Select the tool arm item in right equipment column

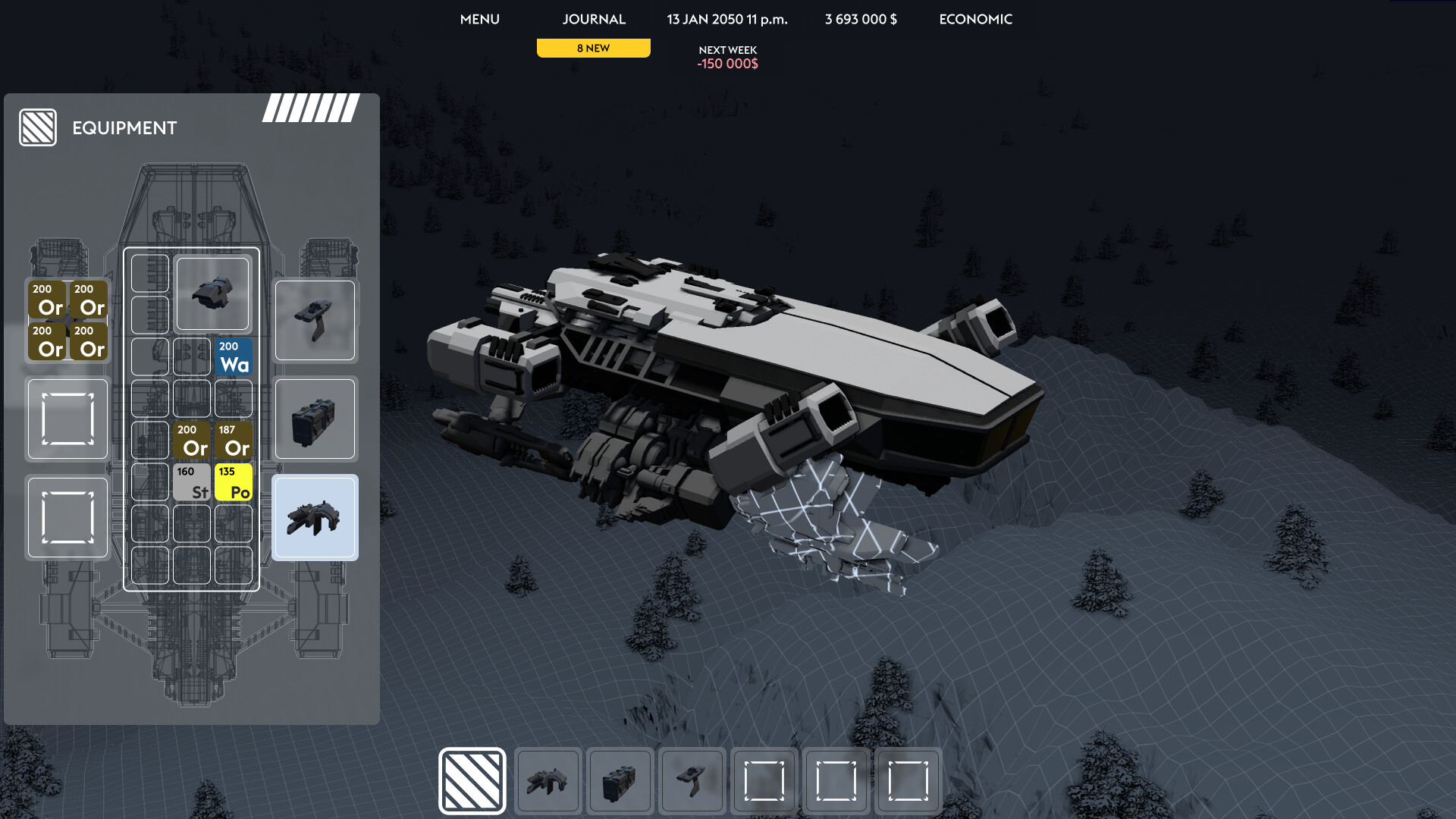coord(315,320)
